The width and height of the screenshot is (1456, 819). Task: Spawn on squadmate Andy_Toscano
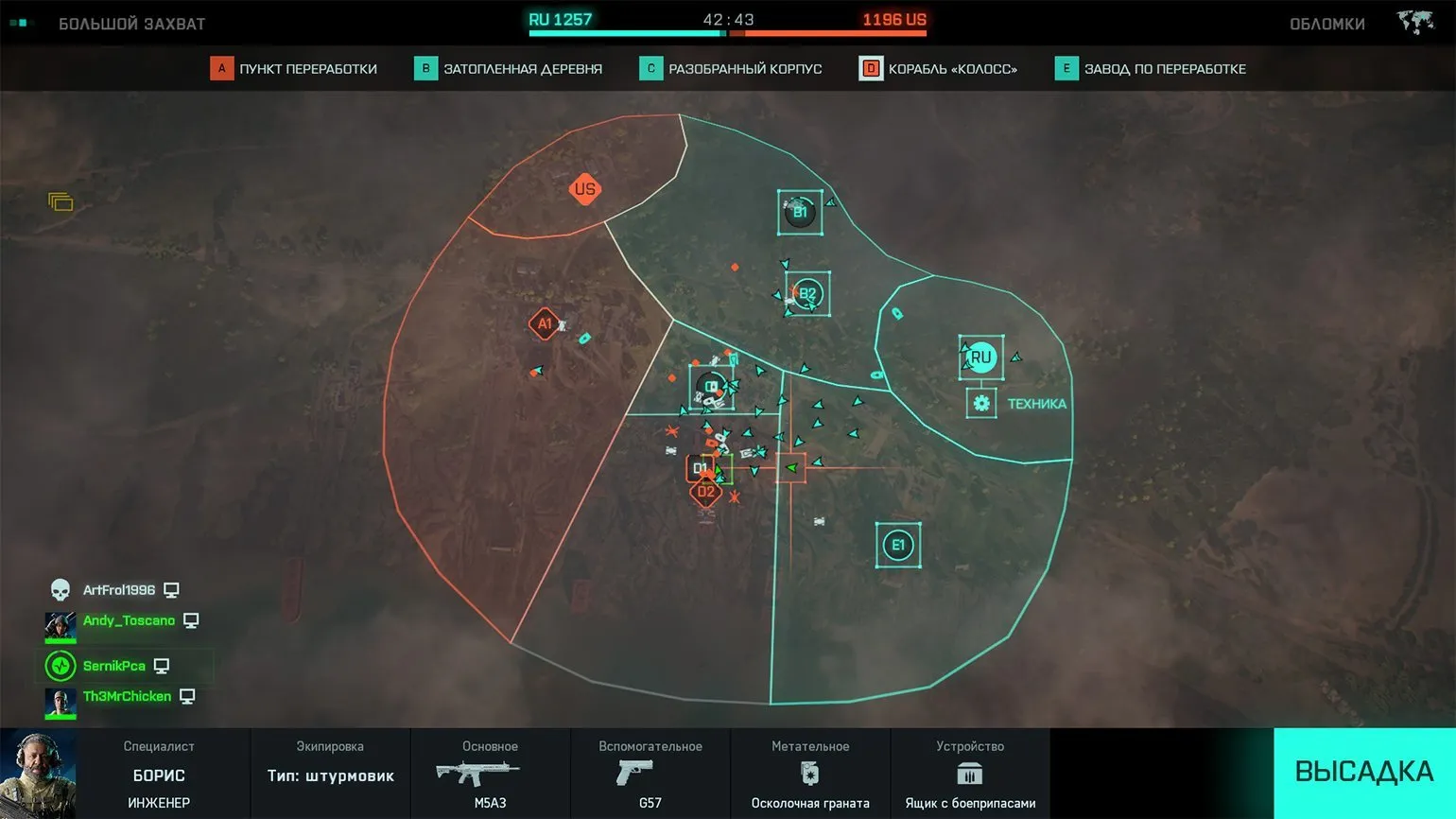[x=129, y=621]
